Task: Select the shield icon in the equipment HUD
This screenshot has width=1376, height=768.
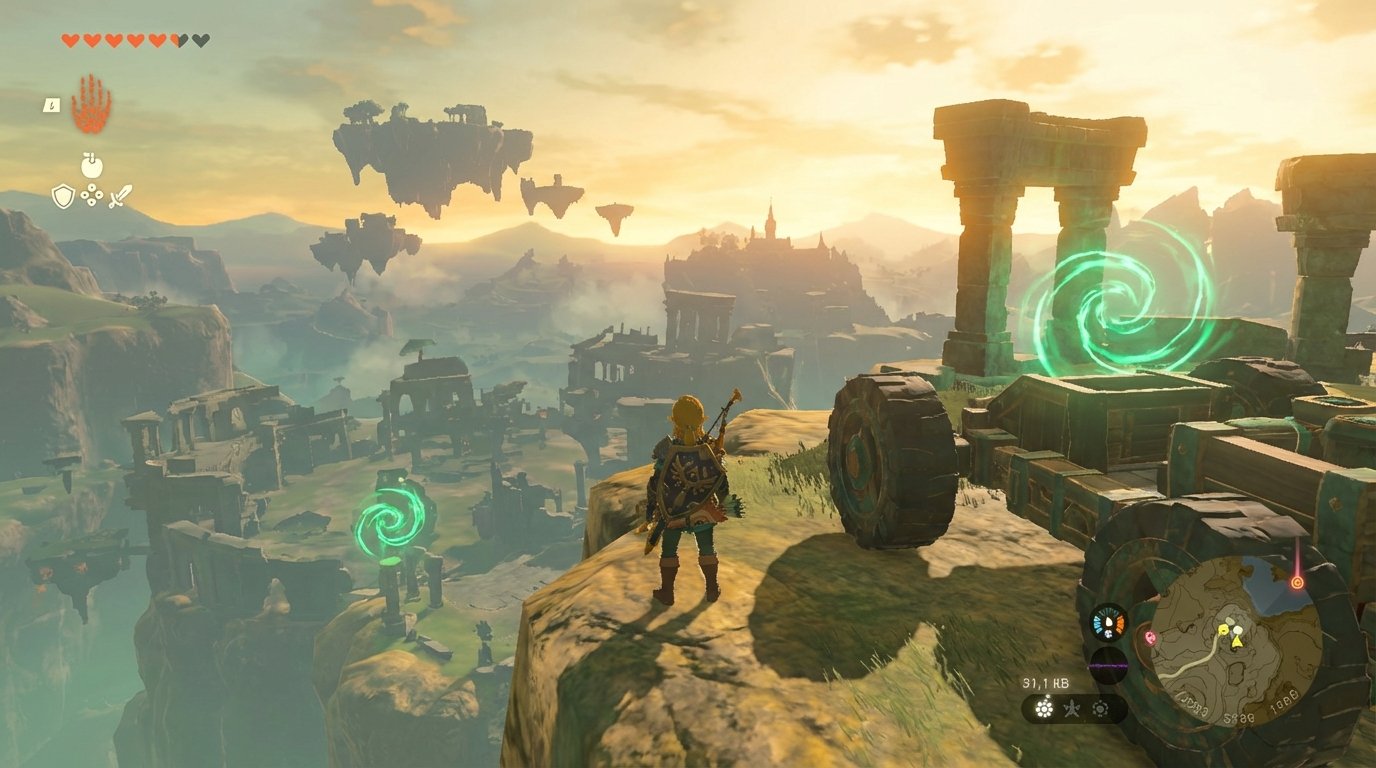Action: (x=63, y=196)
